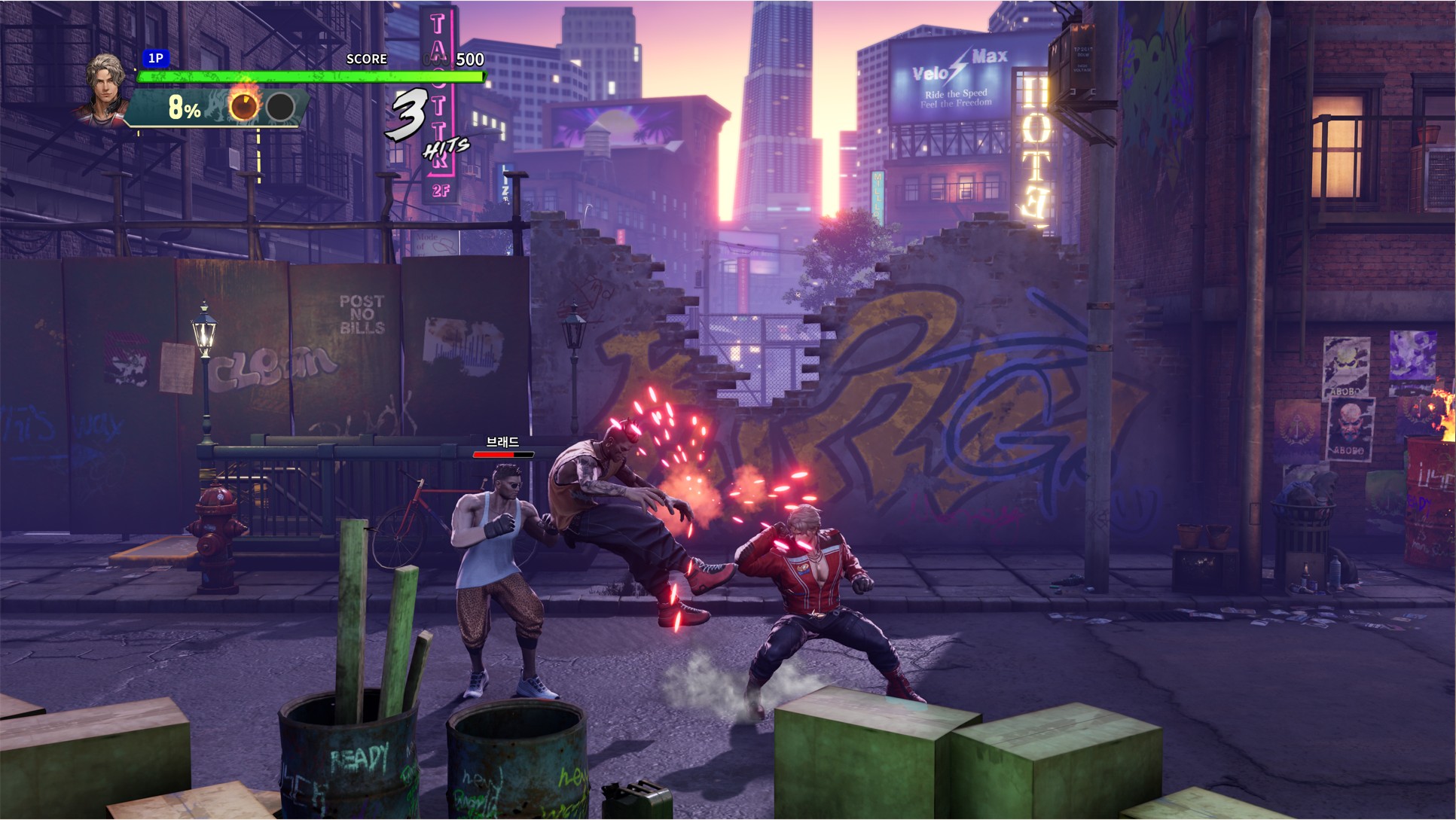Select the charged flame orb icon

244,107
